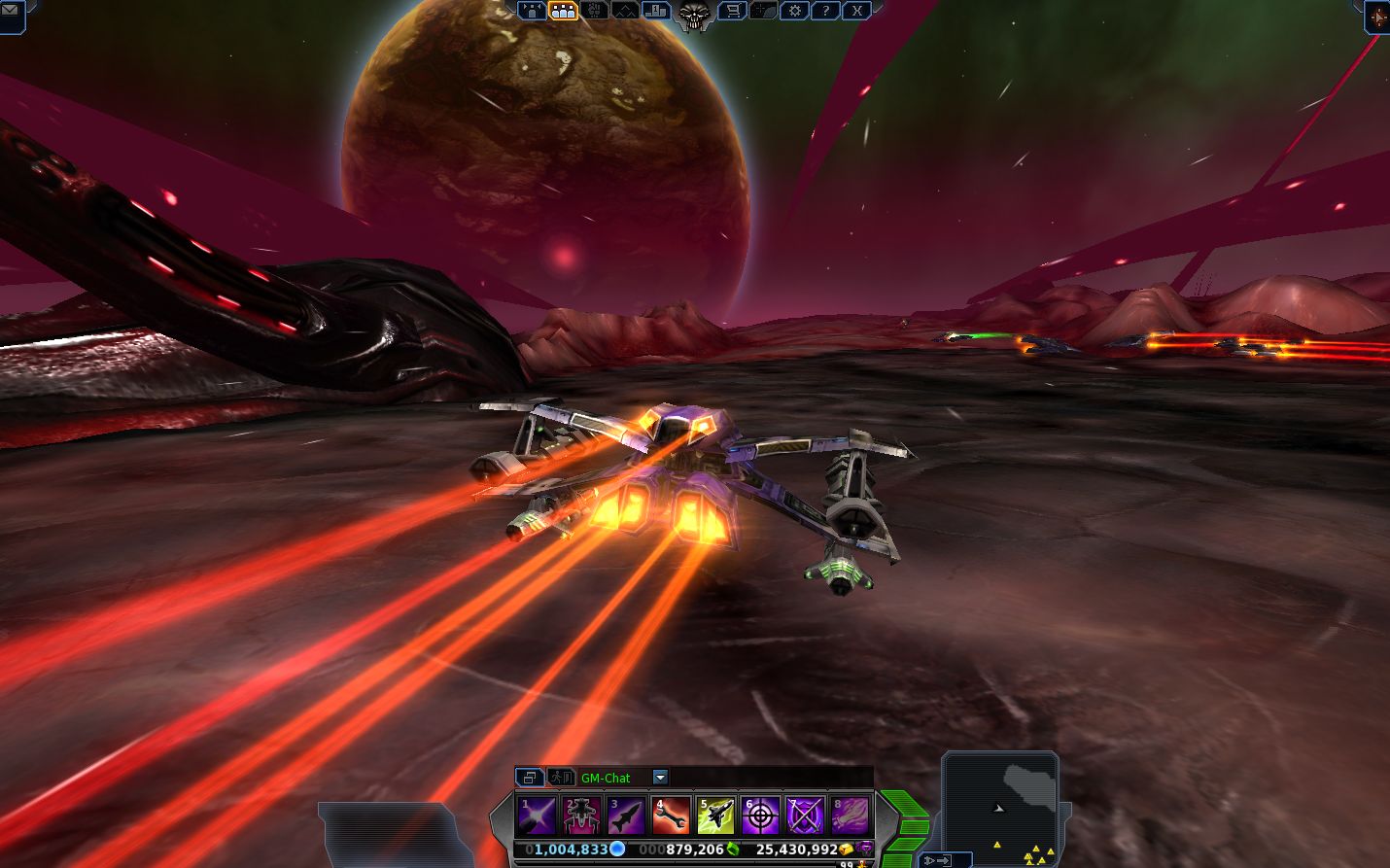
Task: Click the minimap radar display
Action: tap(1000, 805)
